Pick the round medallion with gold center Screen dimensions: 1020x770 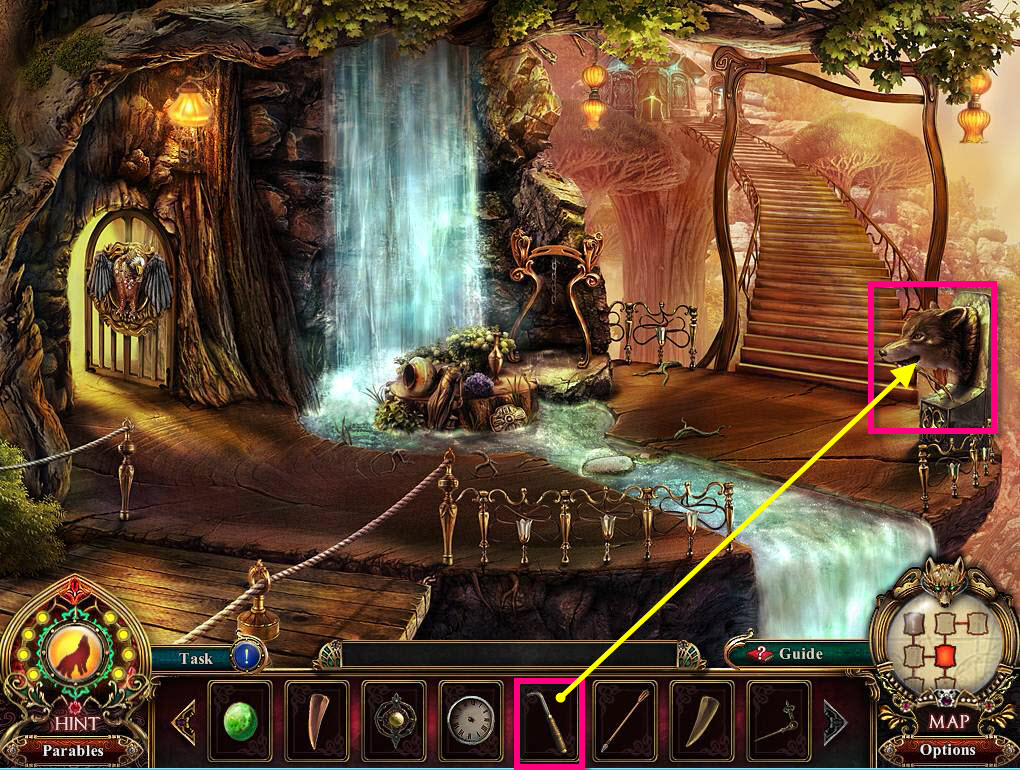[x=395, y=718]
